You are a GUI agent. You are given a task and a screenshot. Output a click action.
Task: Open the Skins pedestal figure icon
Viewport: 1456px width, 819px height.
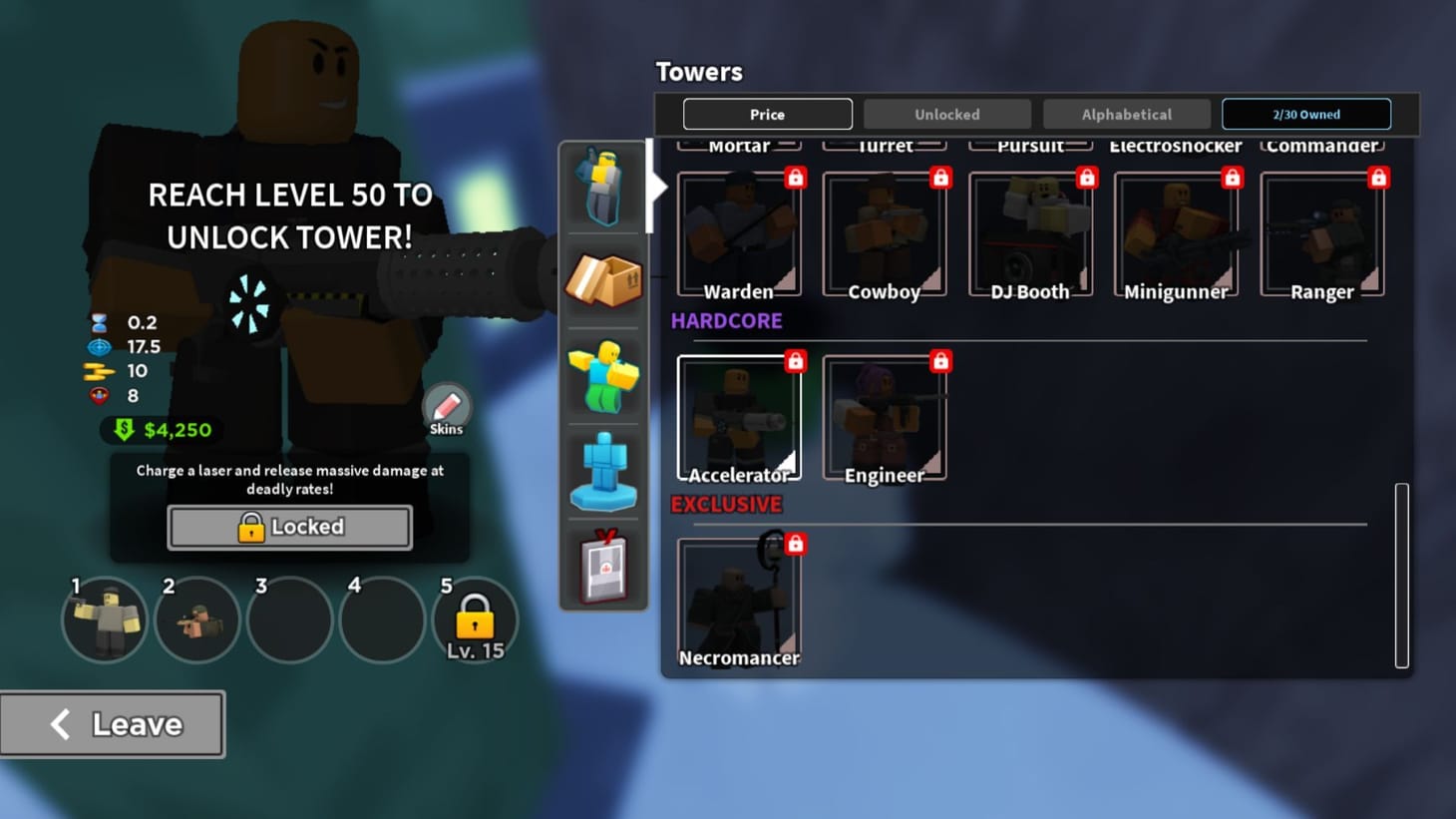tap(602, 473)
